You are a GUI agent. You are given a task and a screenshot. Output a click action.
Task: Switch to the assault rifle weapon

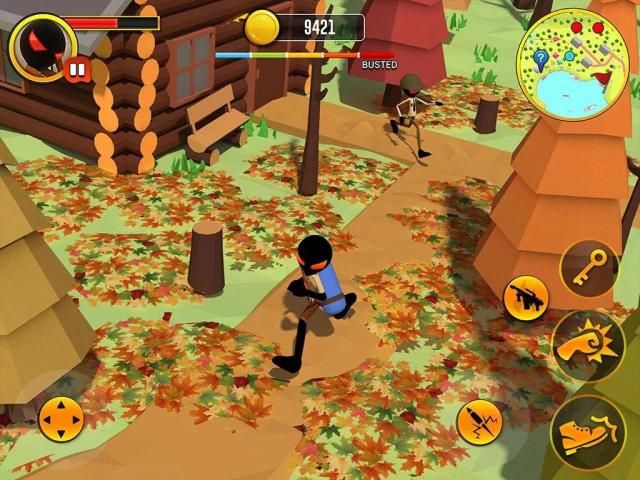[525, 297]
